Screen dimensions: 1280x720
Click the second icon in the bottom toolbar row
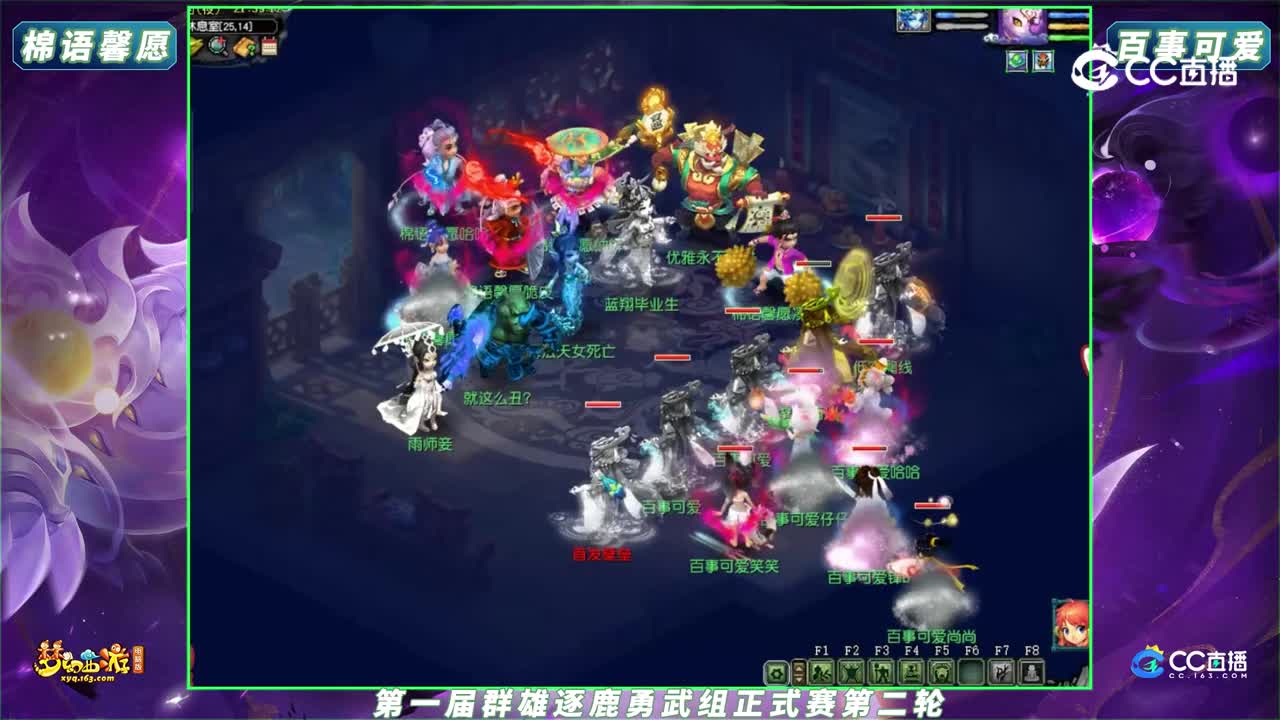pyautogui.click(x=797, y=674)
